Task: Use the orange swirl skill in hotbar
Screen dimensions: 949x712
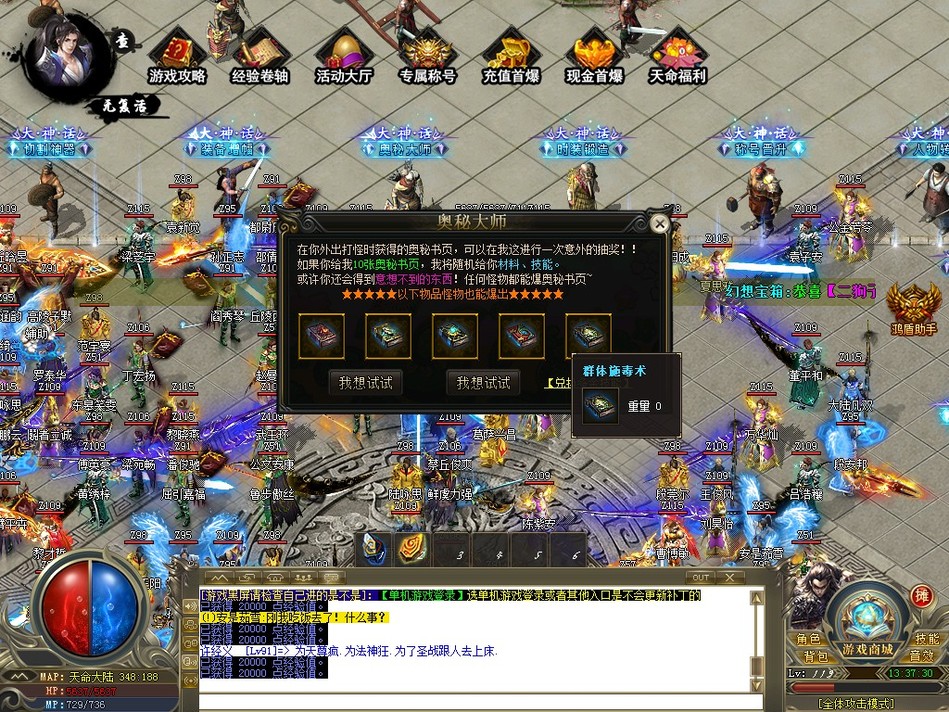Action: [x=412, y=548]
